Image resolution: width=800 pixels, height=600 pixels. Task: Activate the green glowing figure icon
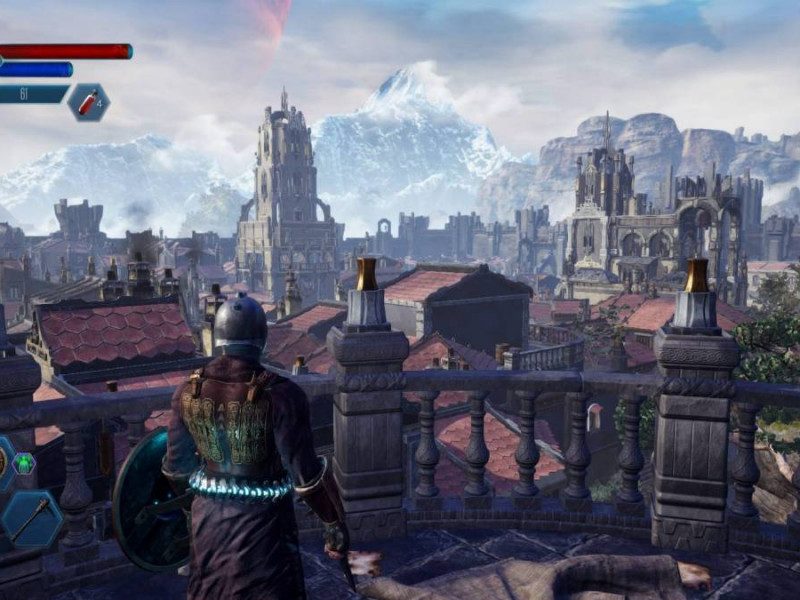(24, 463)
